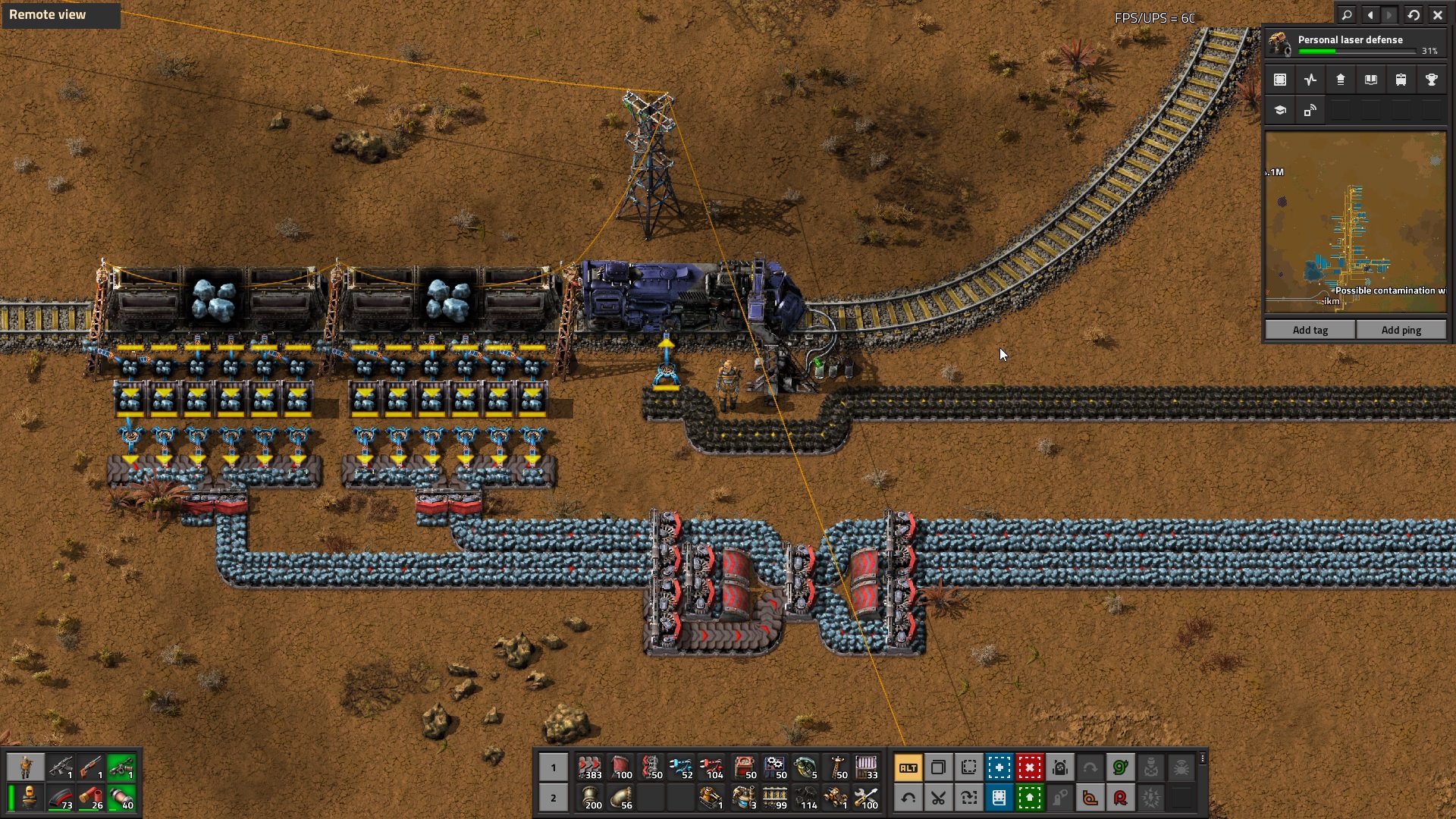Viewport: 1456px width, 819px height.
Task: Activate the green upgrade planner tool
Action: click(x=1029, y=798)
